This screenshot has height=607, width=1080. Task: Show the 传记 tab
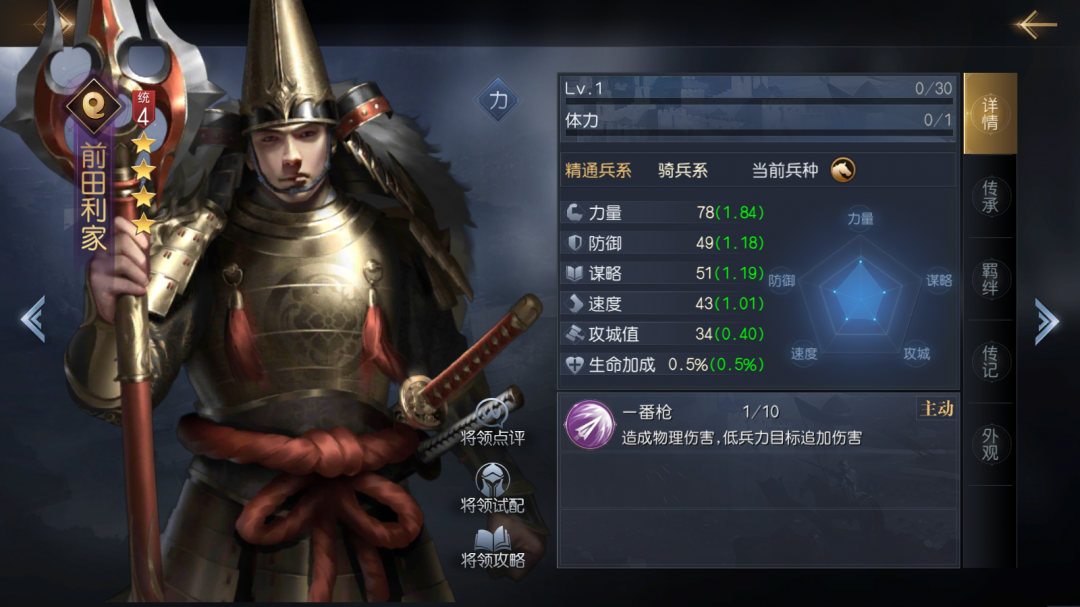click(x=990, y=362)
